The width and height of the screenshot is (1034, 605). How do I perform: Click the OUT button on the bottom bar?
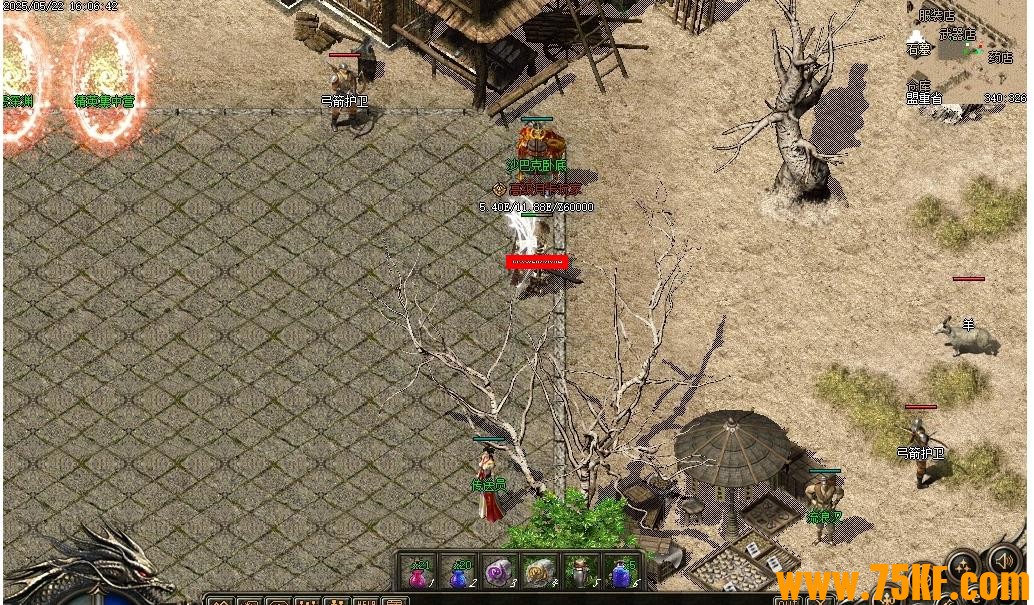[x=788, y=600]
